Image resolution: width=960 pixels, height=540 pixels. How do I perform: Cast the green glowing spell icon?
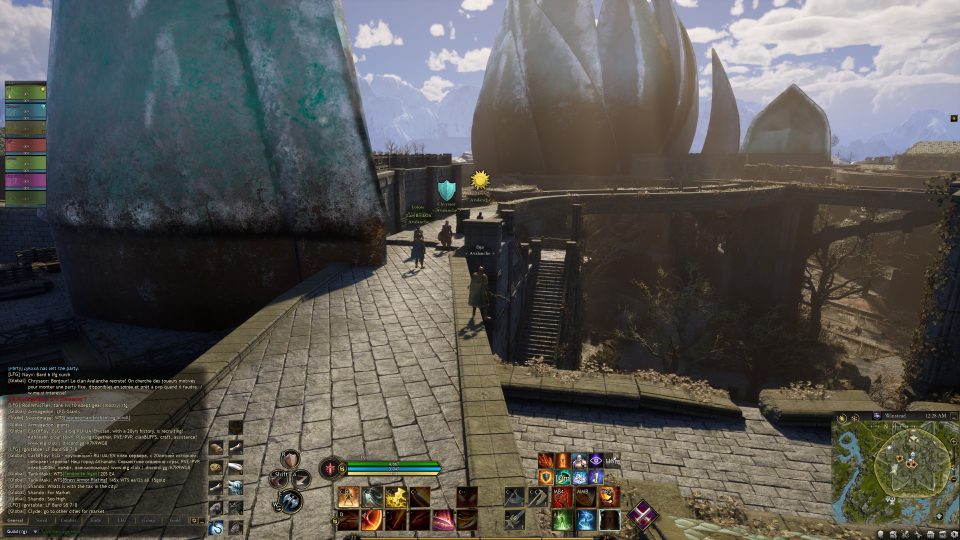point(562,519)
